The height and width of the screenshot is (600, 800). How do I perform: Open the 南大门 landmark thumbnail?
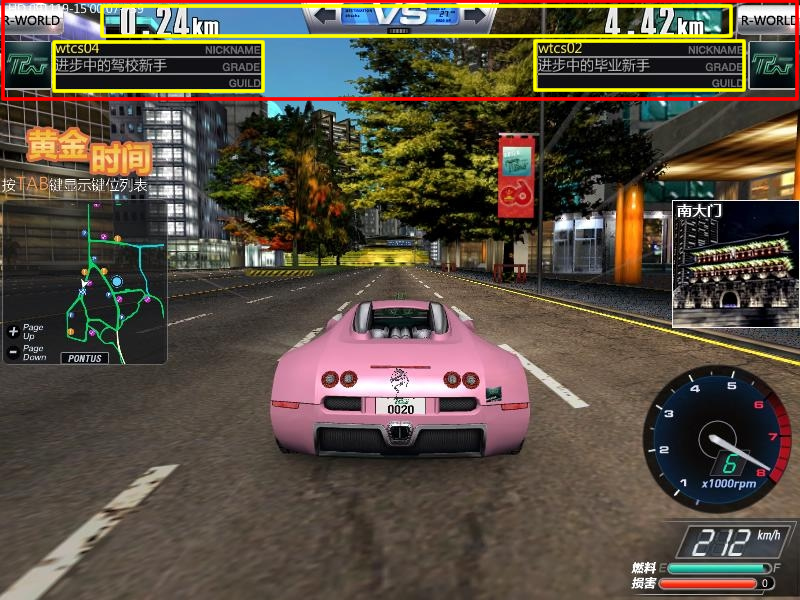[735, 263]
